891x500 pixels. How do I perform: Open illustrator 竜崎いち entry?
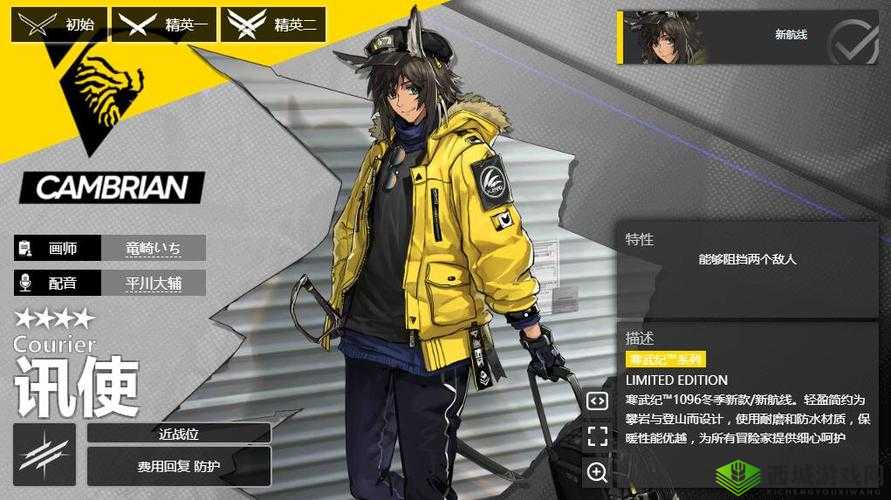pyautogui.click(x=153, y=248)
